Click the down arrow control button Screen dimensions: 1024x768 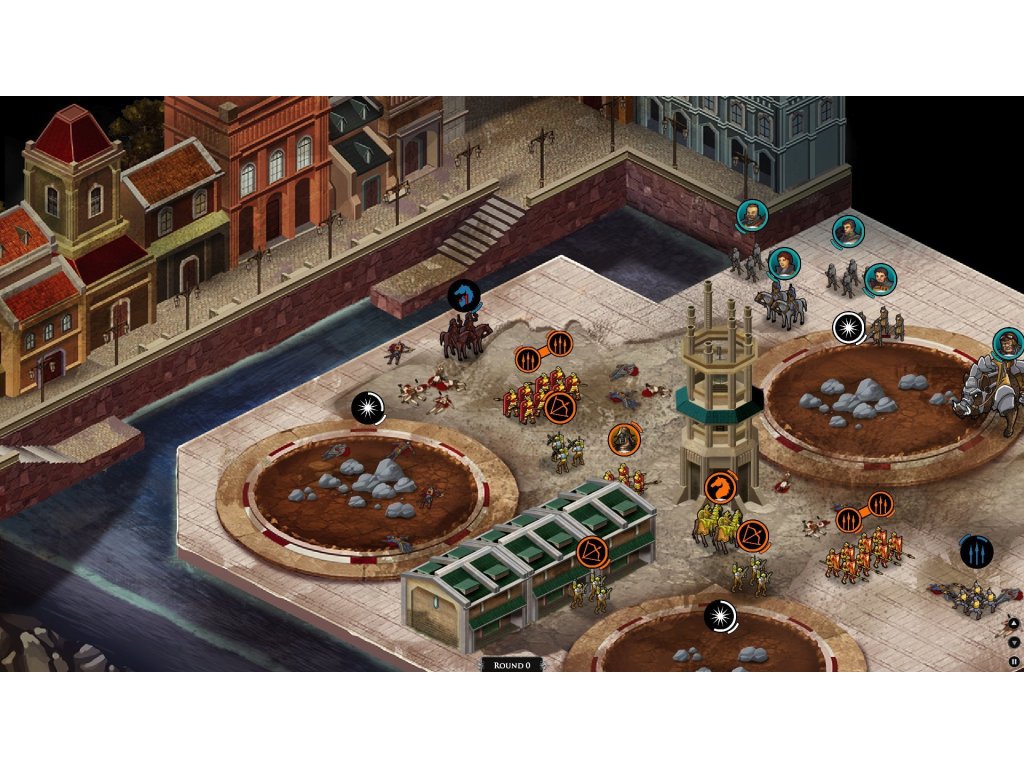pyautogui.click(x=1014, y=642)
